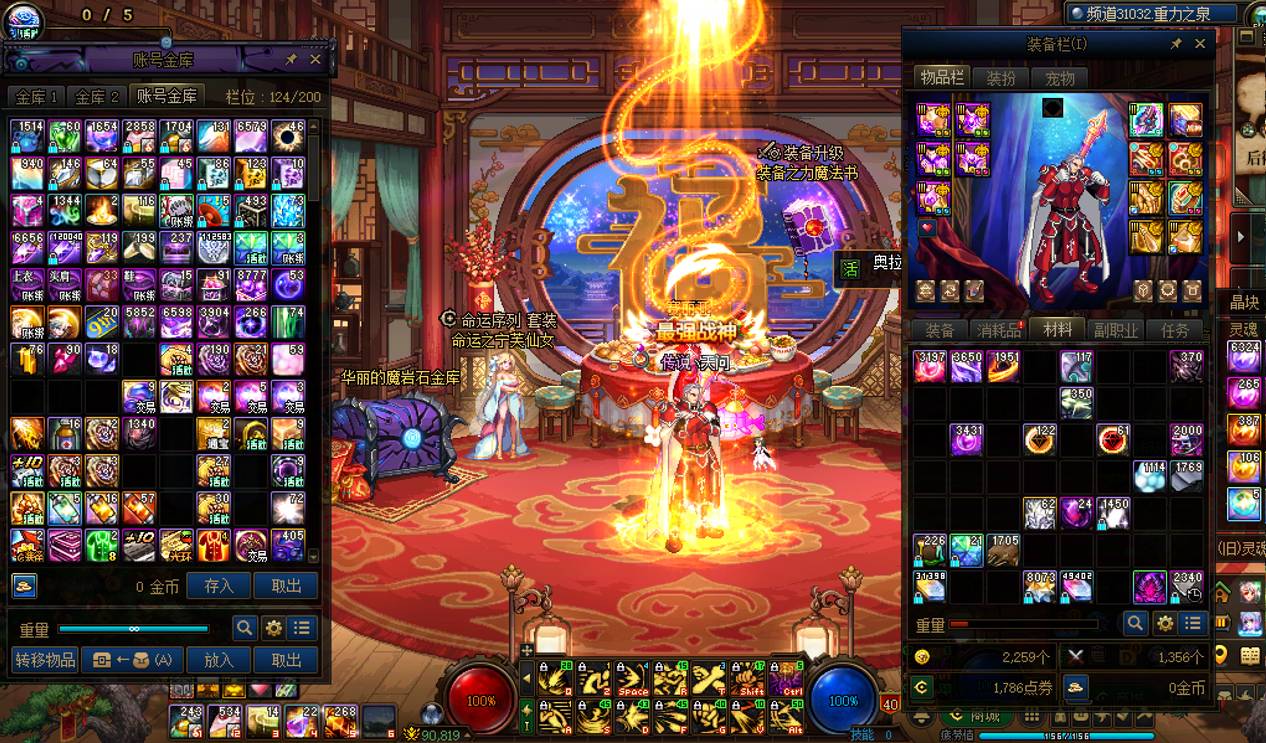
Task: Click the 存入 gold deposit button
Action: coord(218,586)
